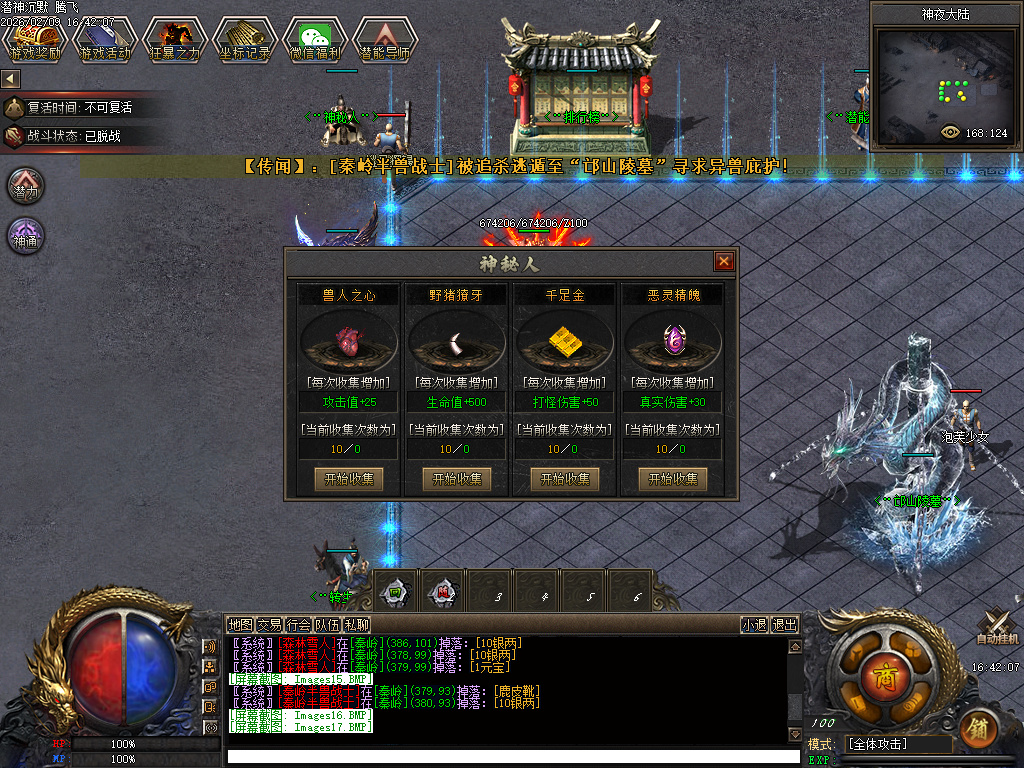Click the 退出 exit button
This screenshot has width=1024, height=768.
point(785,625)
